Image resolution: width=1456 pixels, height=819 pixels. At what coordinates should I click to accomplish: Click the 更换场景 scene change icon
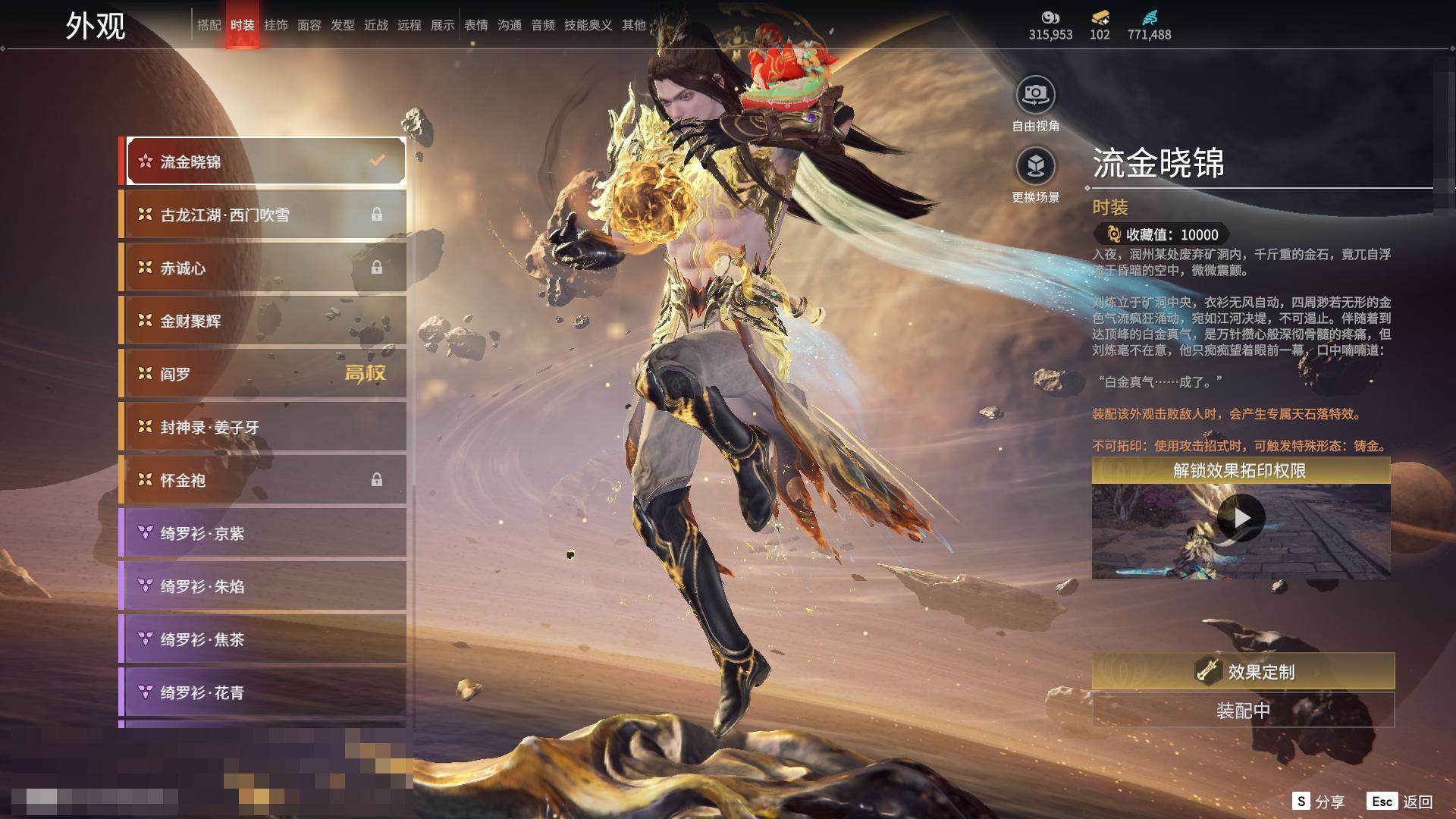coord(1035,166)
